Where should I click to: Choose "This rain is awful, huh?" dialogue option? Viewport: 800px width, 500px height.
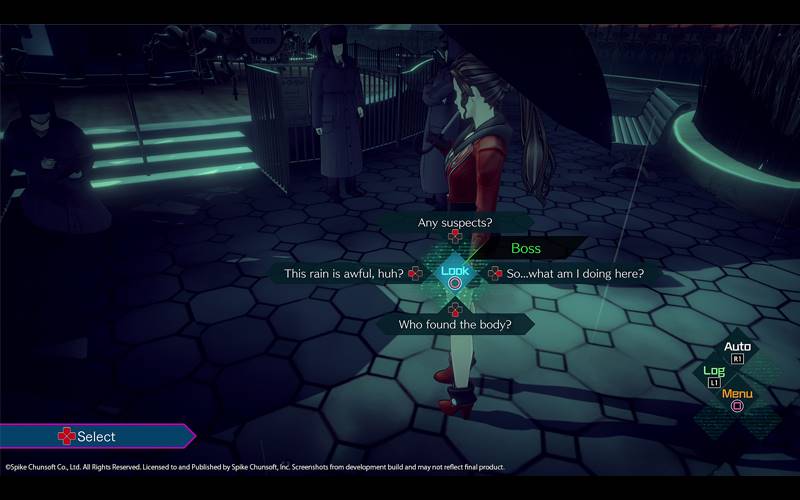(343, 273)
